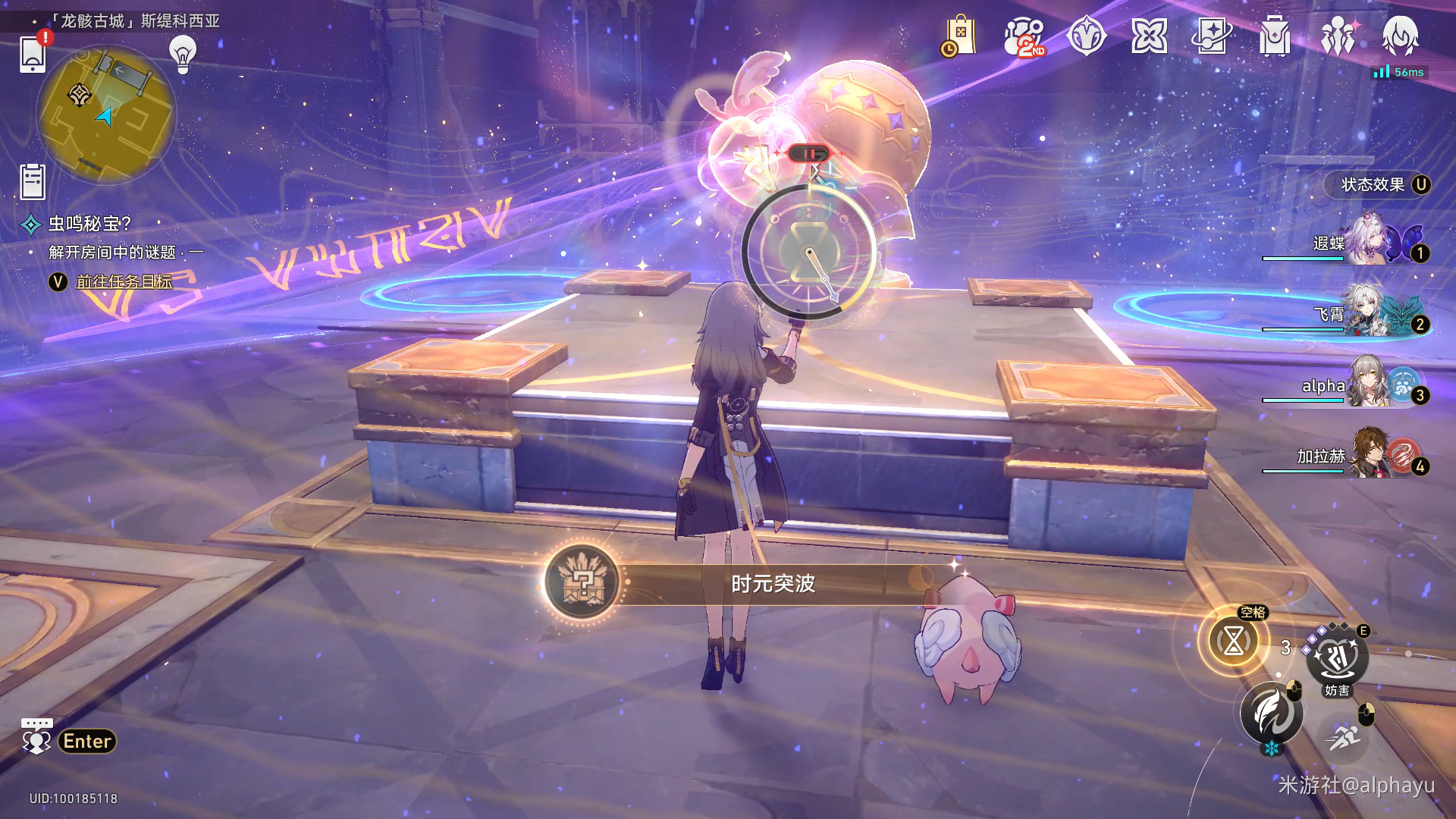Open the team setup icon
Screen dimensions: 1456x819
(x=1338, y=36)
